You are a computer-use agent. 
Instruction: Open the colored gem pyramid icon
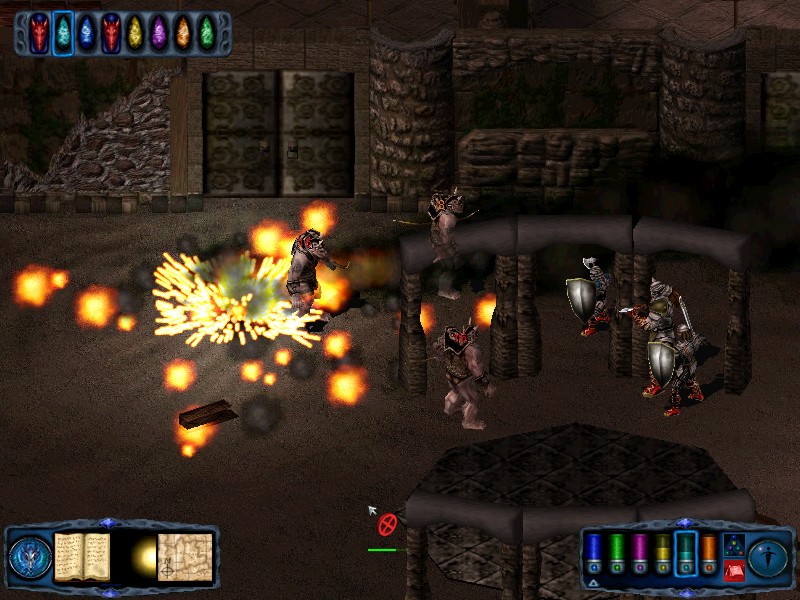pos(733,546)
